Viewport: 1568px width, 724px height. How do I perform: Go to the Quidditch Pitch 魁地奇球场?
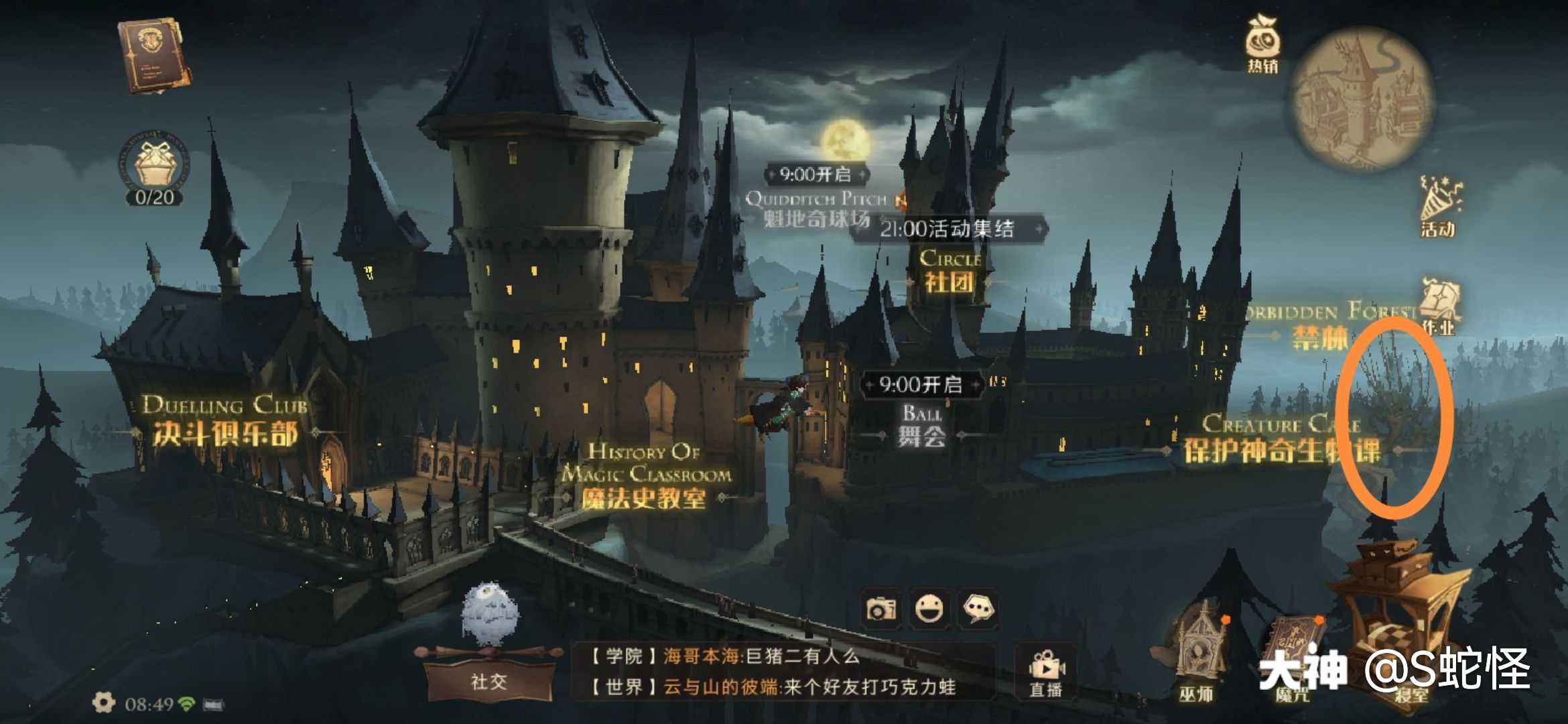(816, 209)
